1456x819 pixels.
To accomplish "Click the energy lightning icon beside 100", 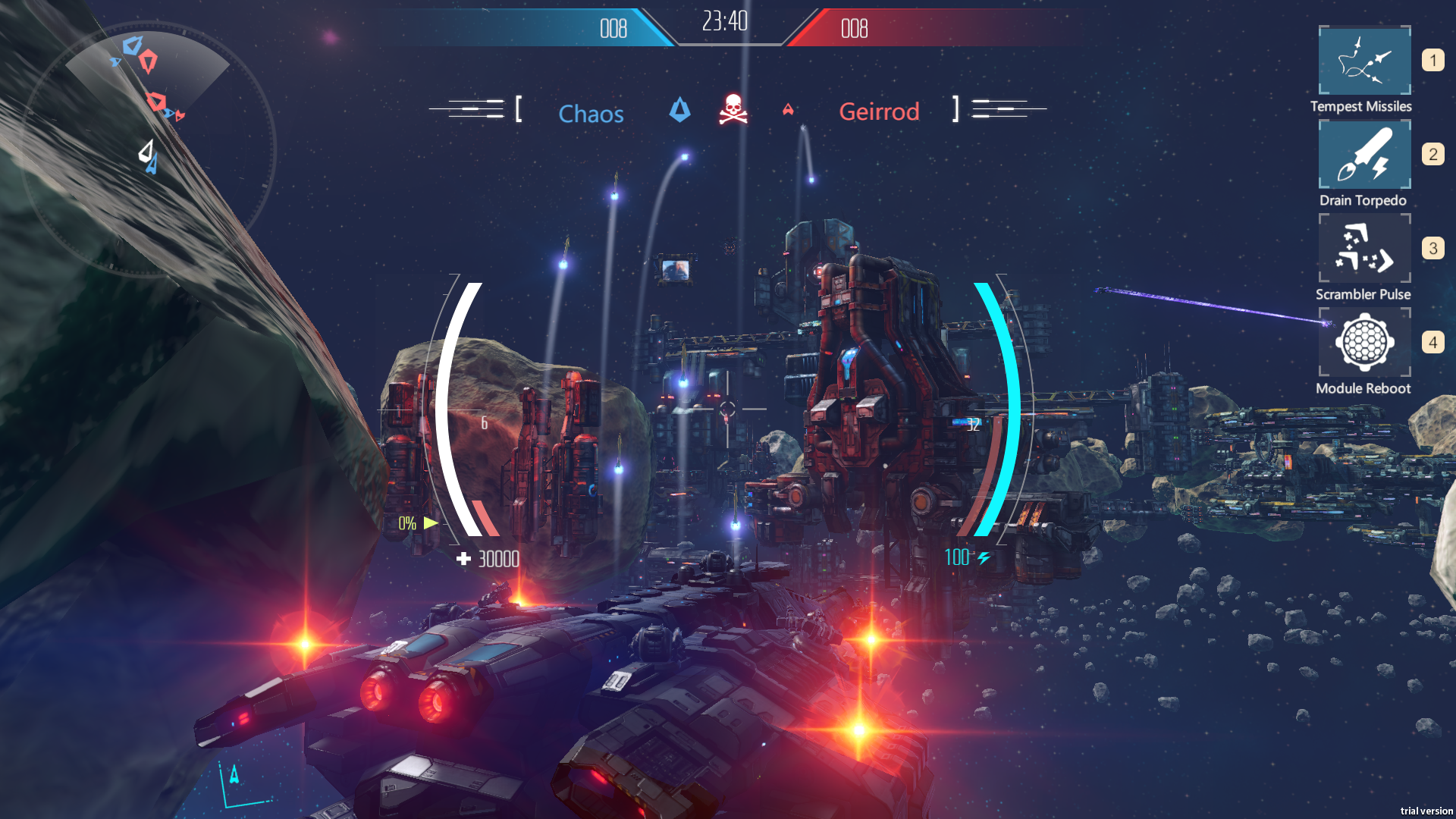I will pos(984,559).
